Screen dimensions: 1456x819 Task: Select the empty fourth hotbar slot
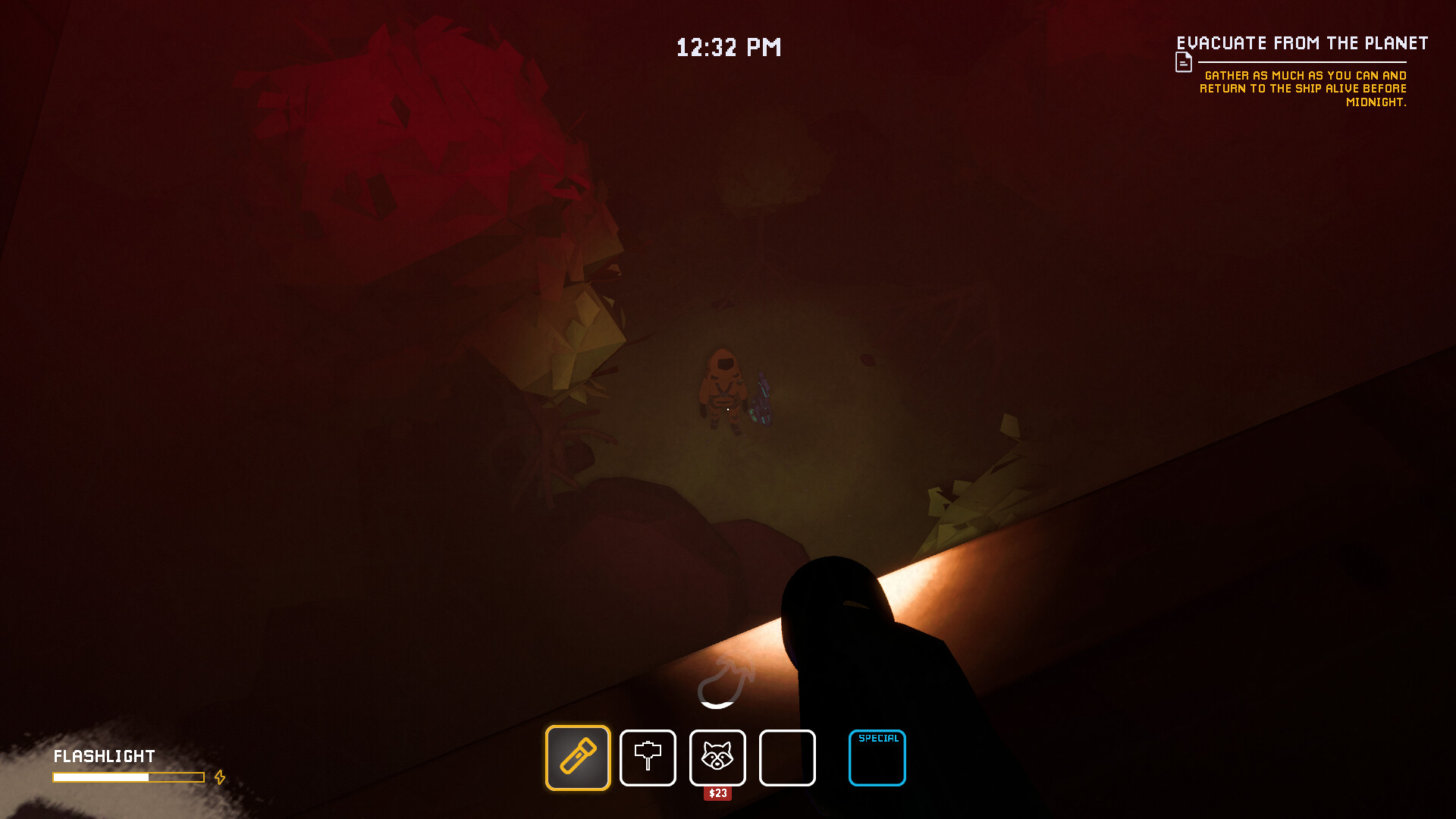click(788, 758)
